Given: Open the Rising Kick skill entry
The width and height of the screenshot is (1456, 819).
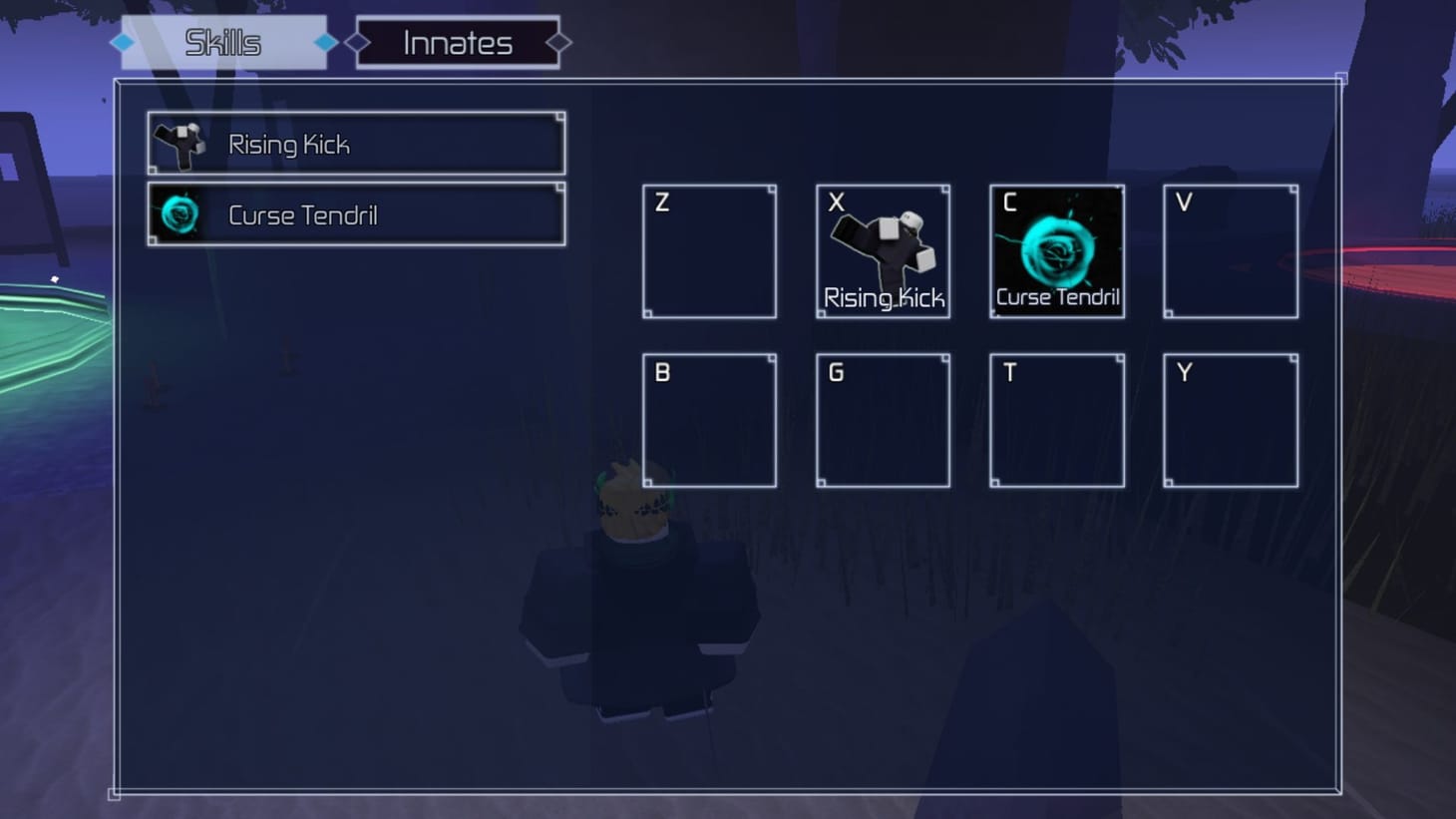Looking at the screenshot, I should tap(354, 143).
